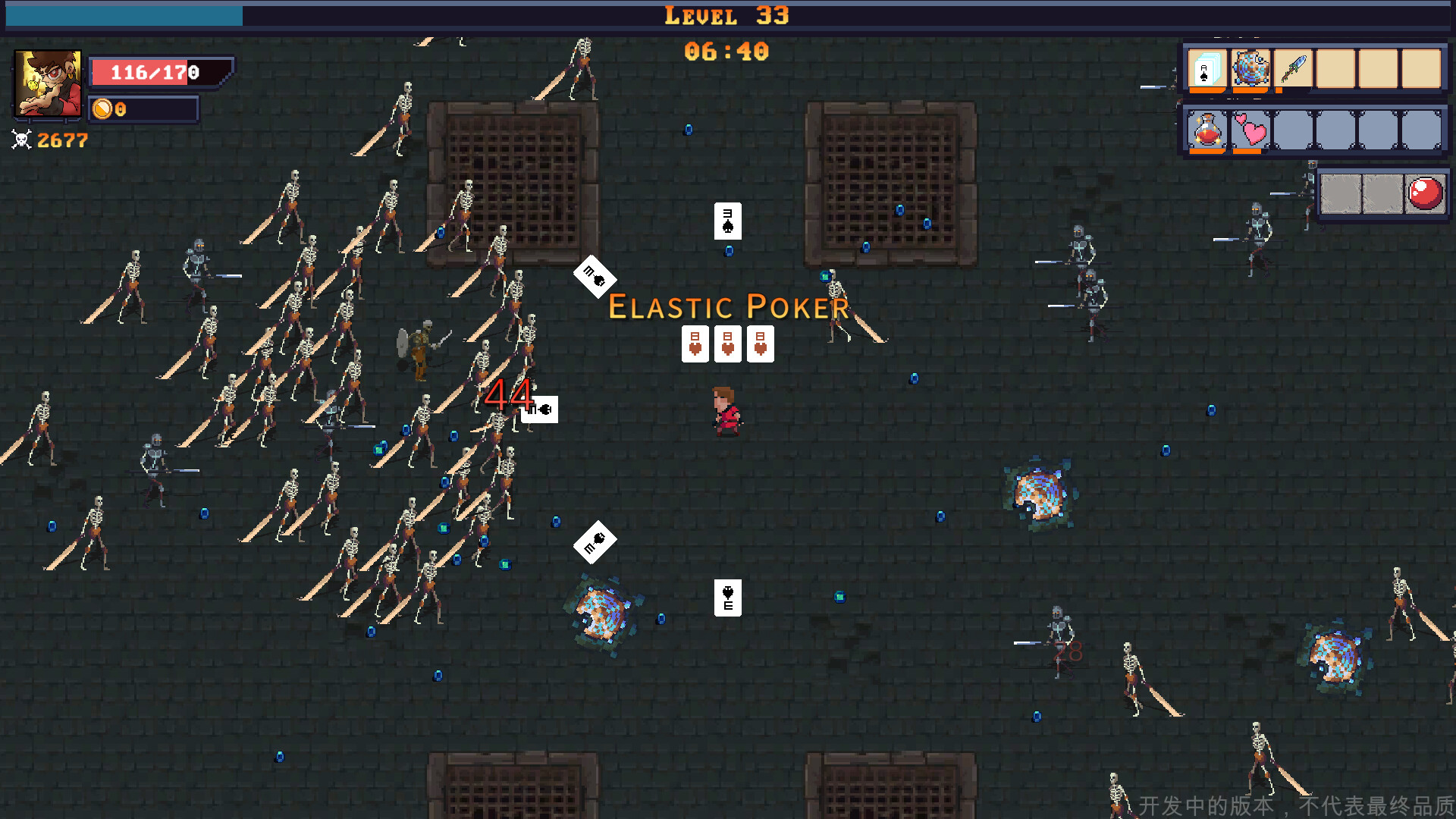
Task: Click the blue mesh artifact in the weapon bar
Action: (x=1251, y=70)
